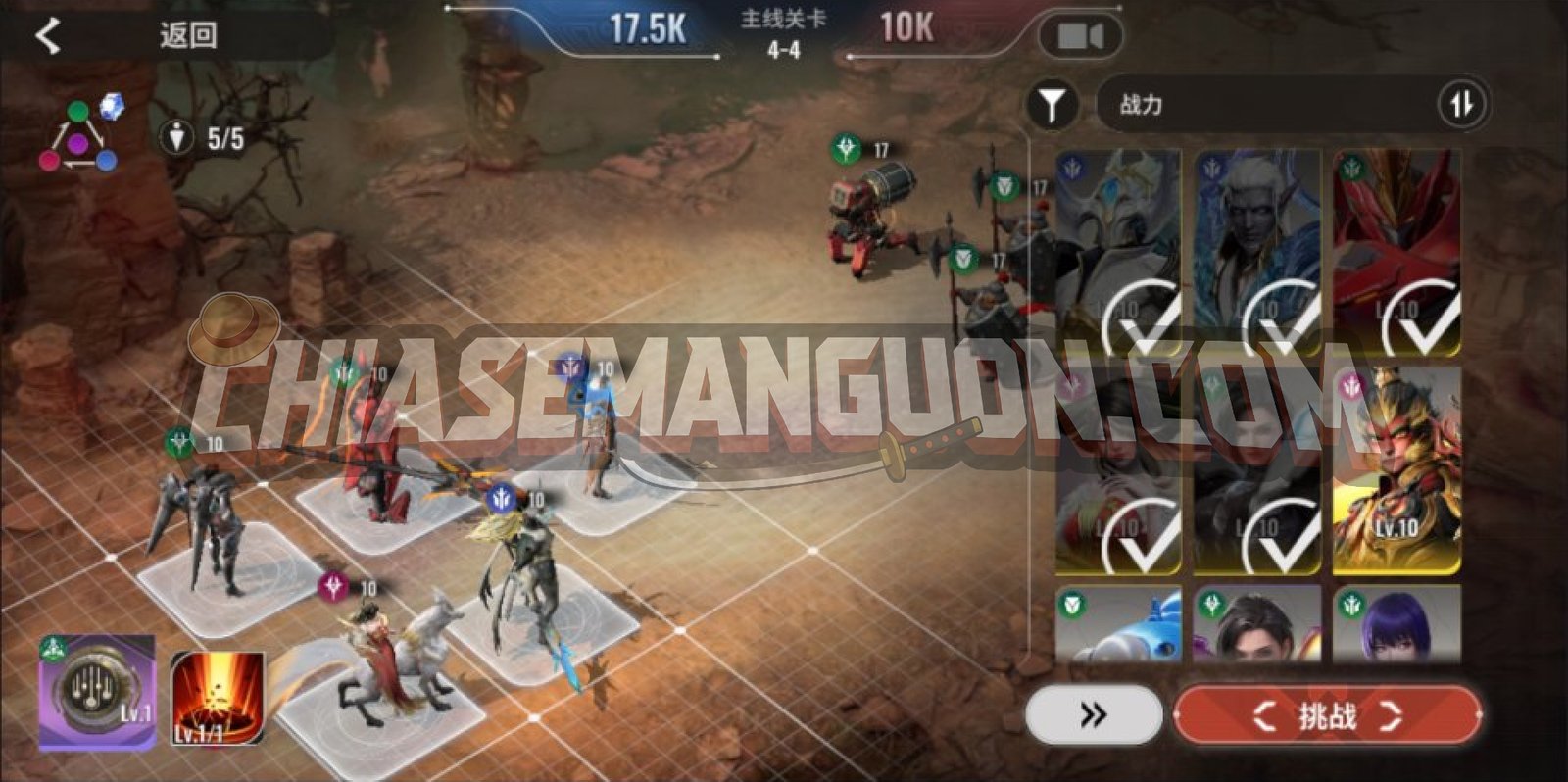Image resolution: width=1568 pixels, height=782 pixels.
Task: Deselect the white-armored knight hero card
Action: point(1118,253)
